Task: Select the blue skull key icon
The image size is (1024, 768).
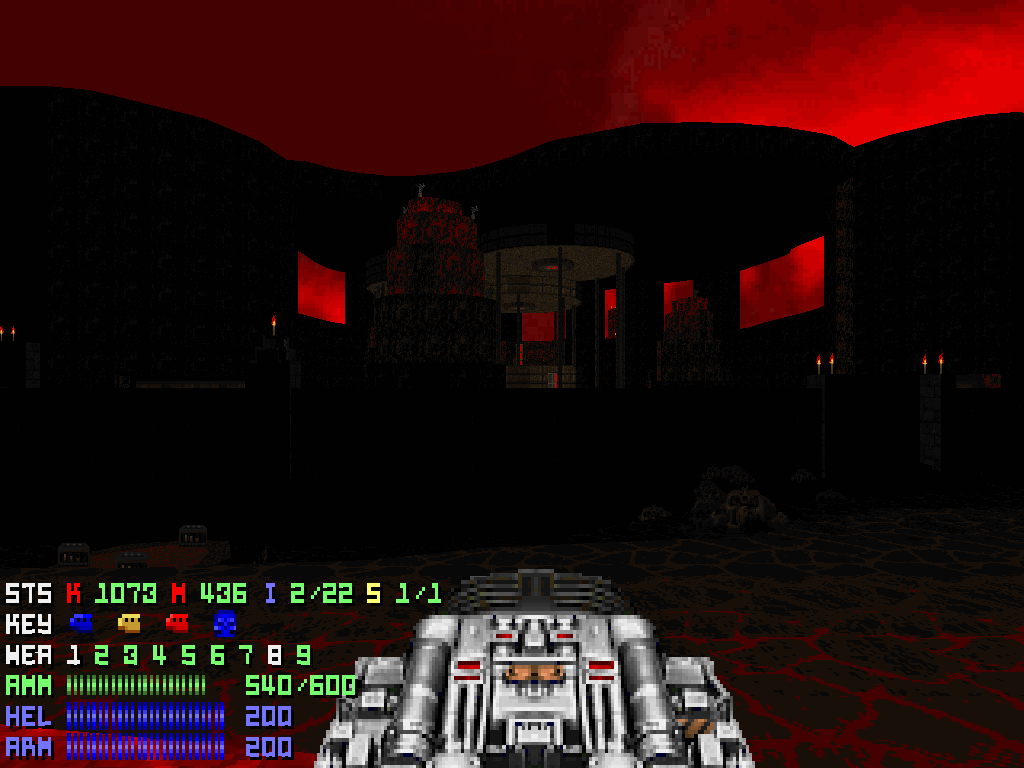Action: pyautogui.click(x=225, y=624)
